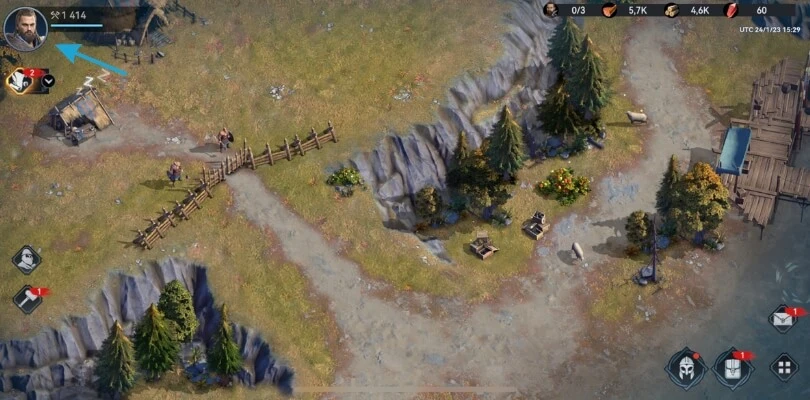Open the helmet heroes menu

(x=686, y=367)
